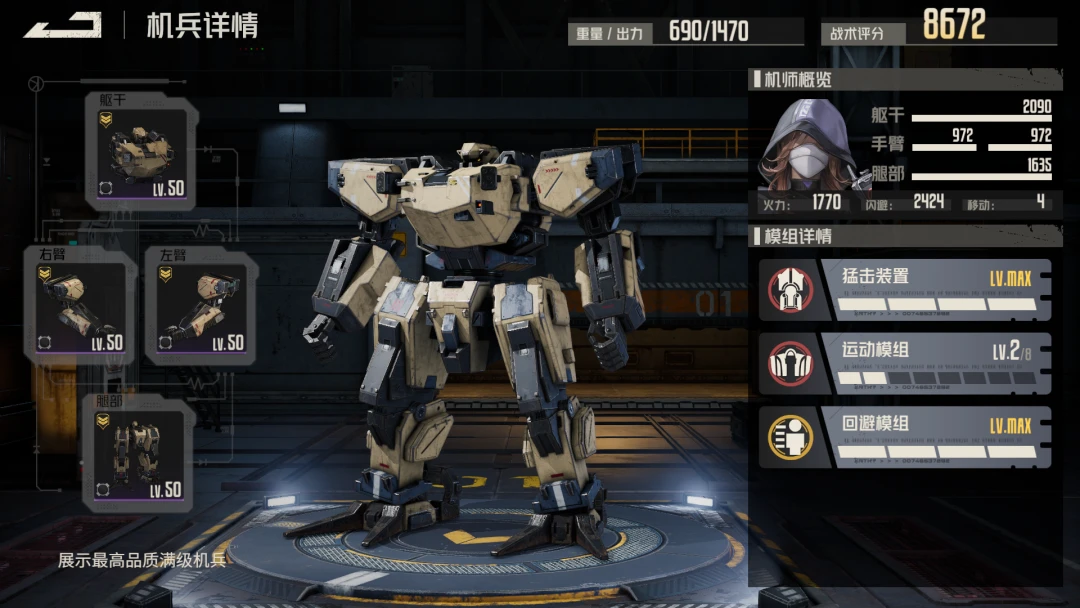
Task: Go back using the top-left arrow button
Action: point(62,25)
